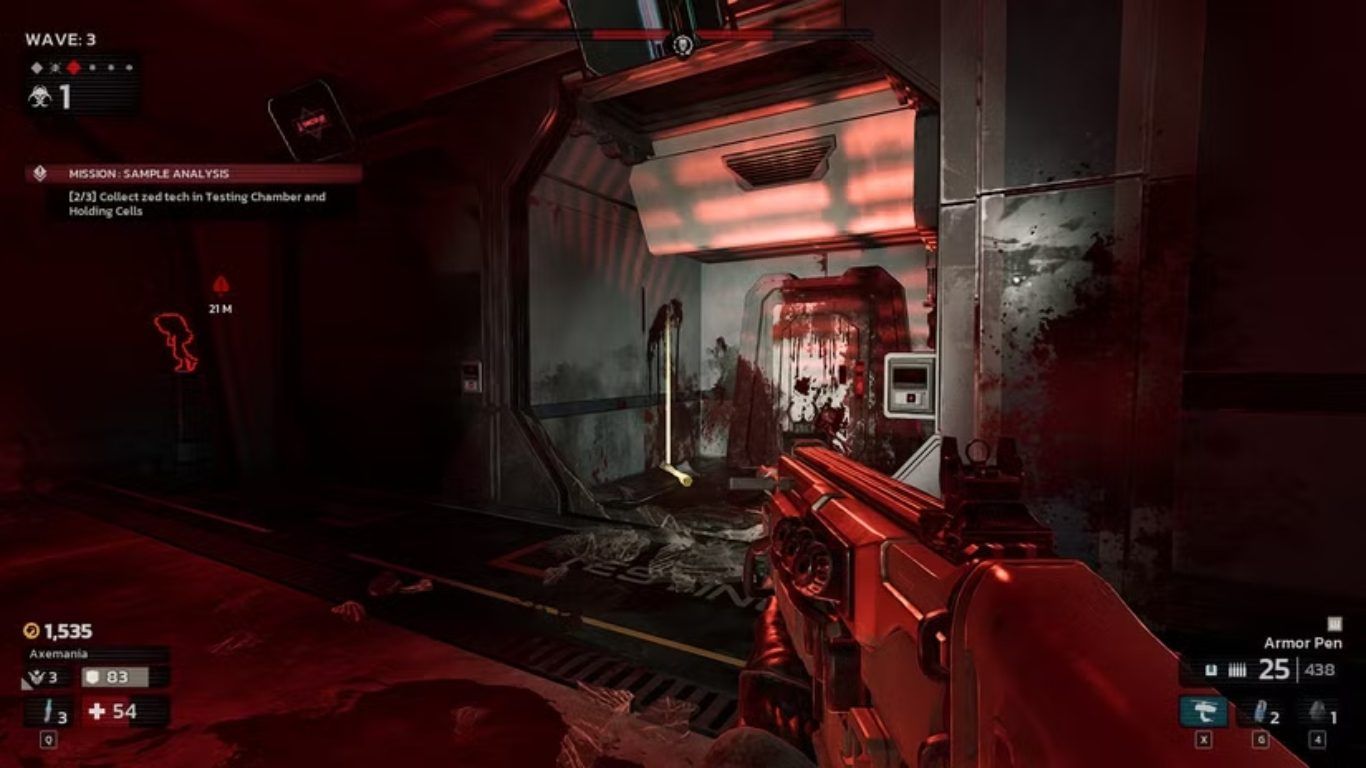The image size is (1366, 768).
Task: Click the red objective waypoint marker
Action: (x=221, y=285)
